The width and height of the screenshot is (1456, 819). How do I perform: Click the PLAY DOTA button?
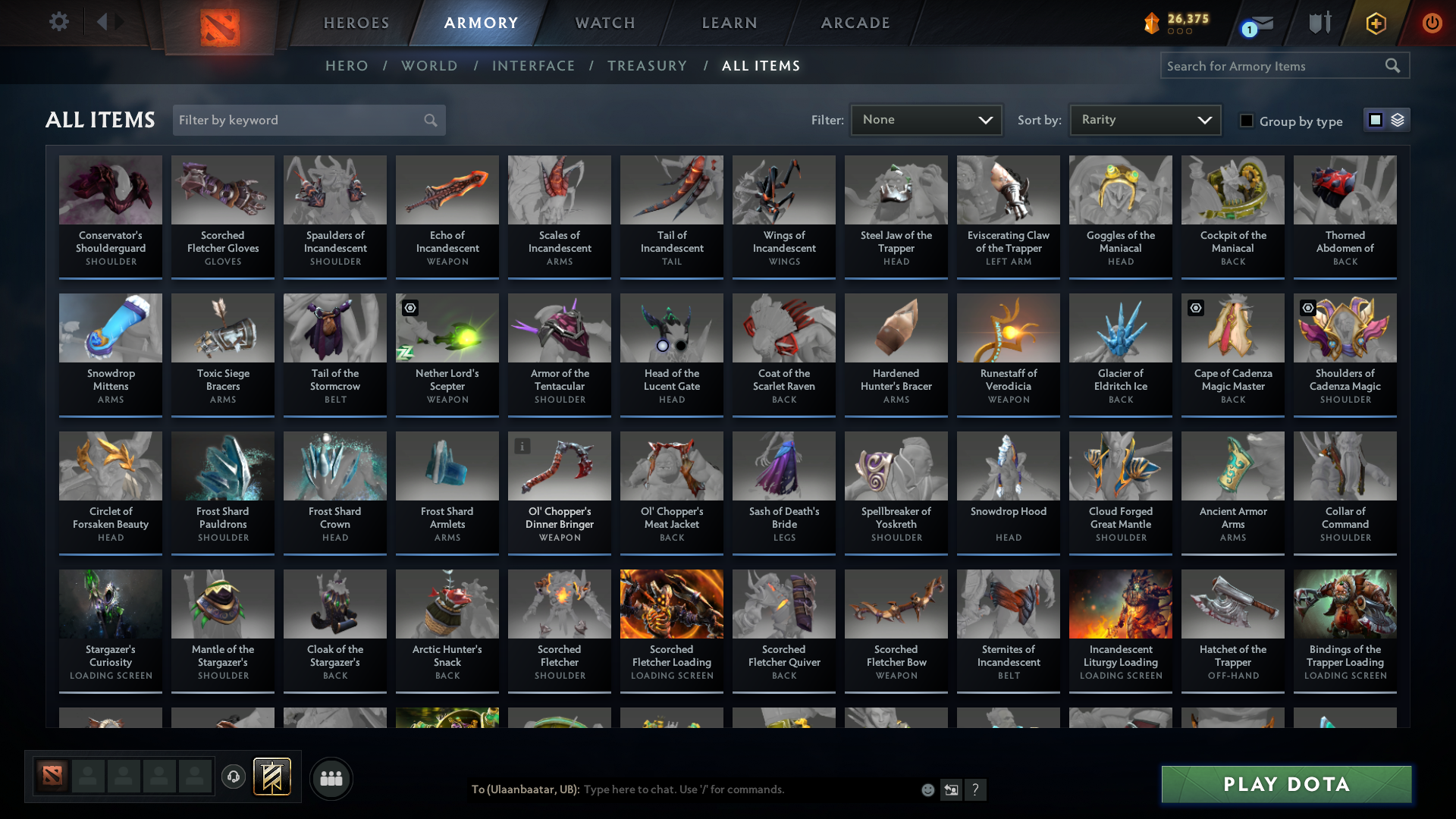point(1285,784)
